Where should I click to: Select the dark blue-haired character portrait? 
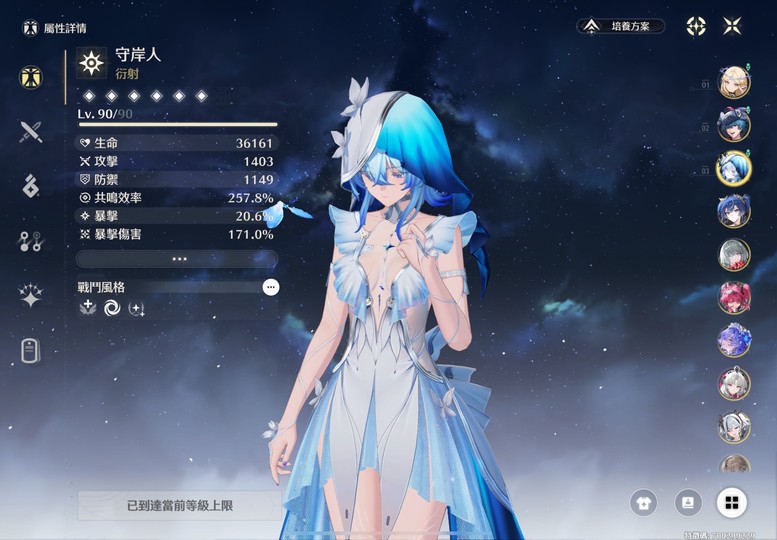point(734,211)
